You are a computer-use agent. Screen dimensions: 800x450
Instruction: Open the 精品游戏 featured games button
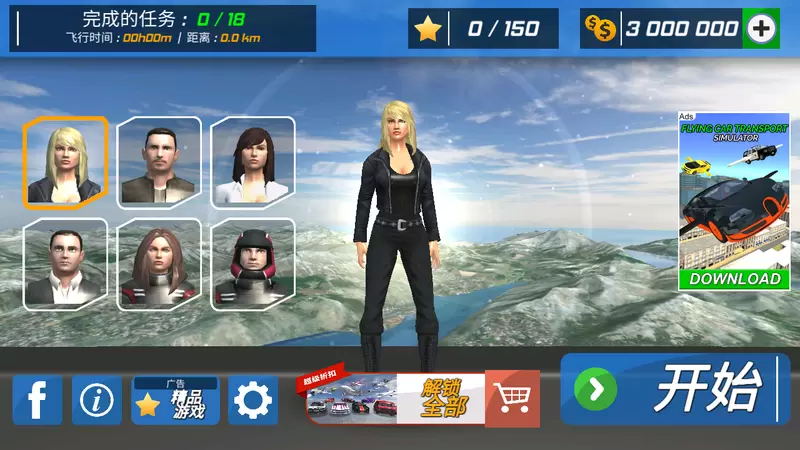[x=176, y=400]
